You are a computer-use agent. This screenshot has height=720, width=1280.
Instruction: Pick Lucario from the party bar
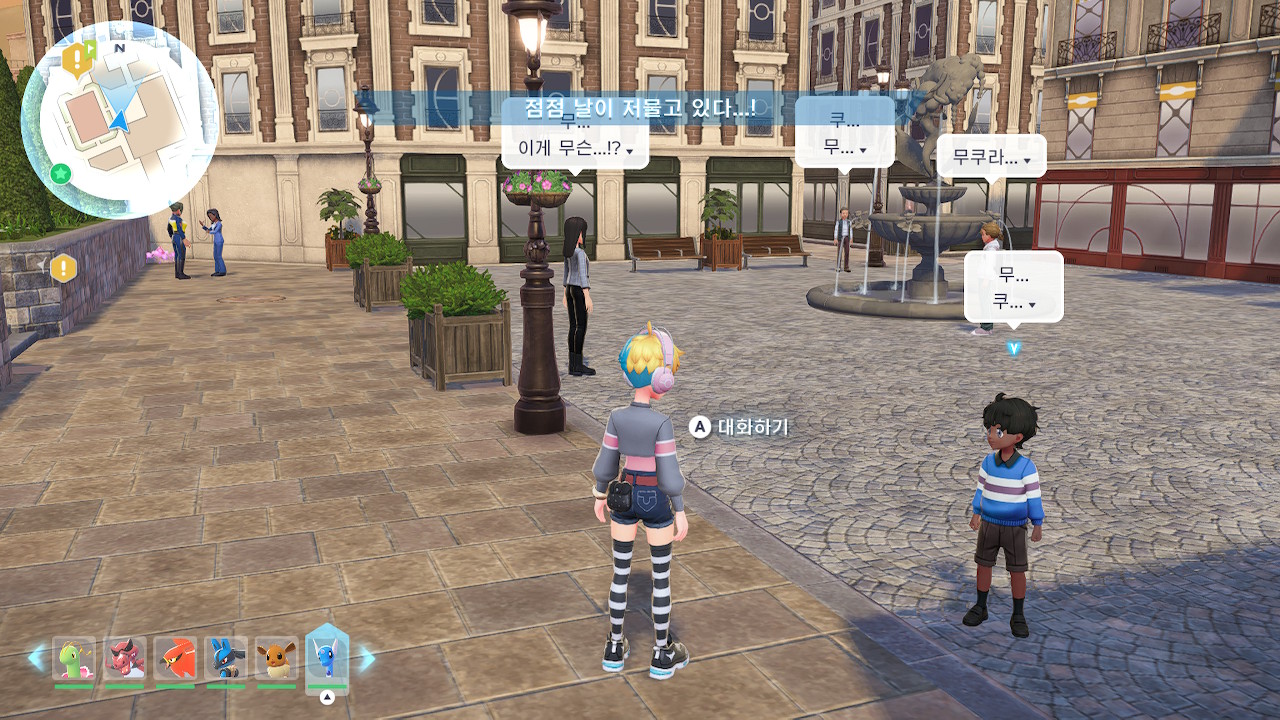point(226,659)
